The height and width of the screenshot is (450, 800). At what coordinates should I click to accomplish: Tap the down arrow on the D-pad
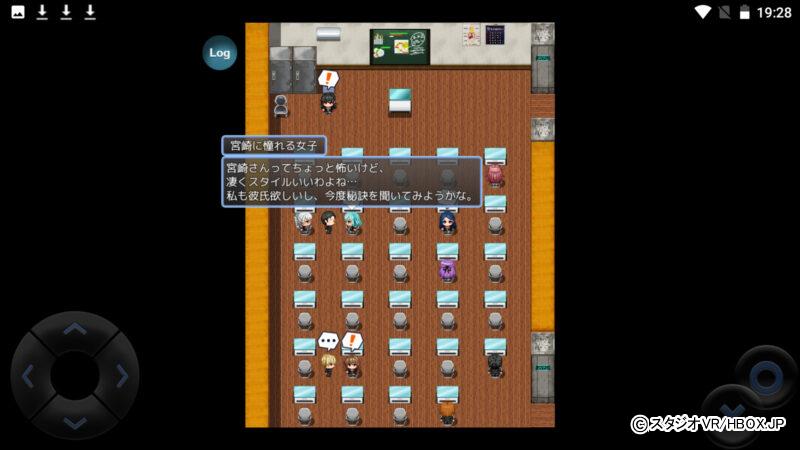tap(75, 421)
